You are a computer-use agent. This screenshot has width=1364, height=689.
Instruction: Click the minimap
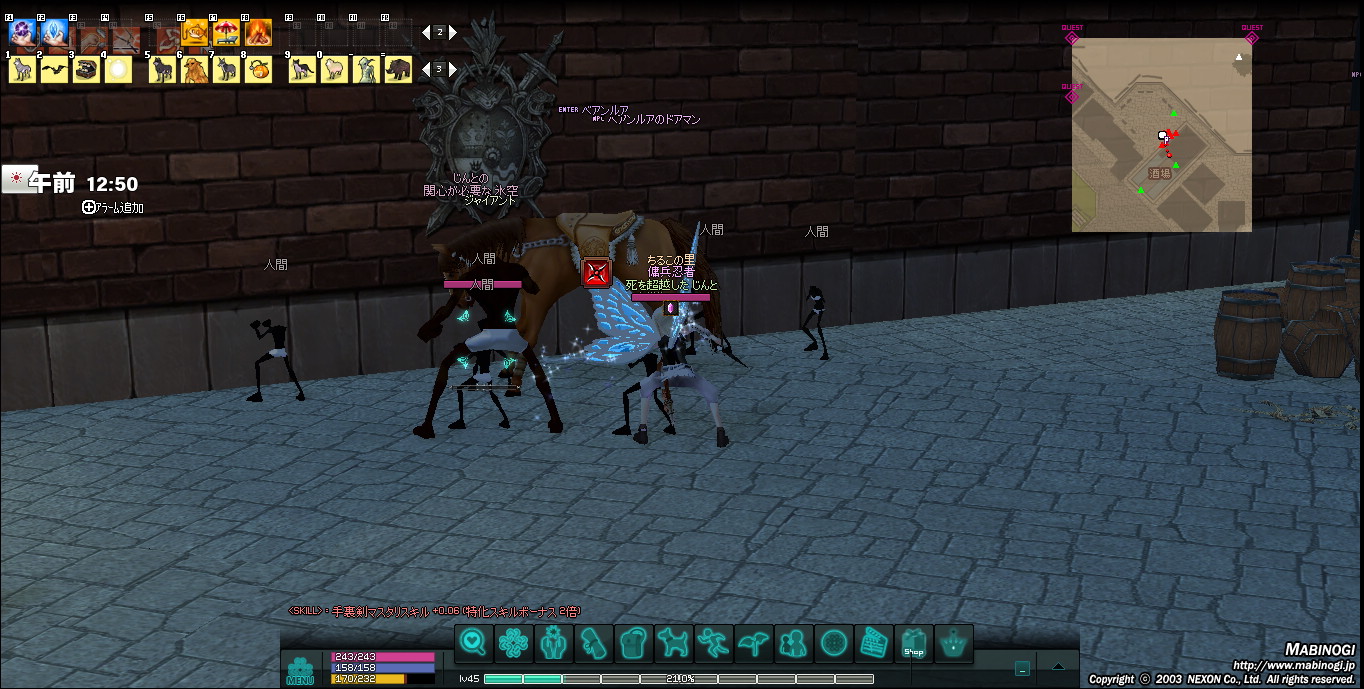(1161, 135)
